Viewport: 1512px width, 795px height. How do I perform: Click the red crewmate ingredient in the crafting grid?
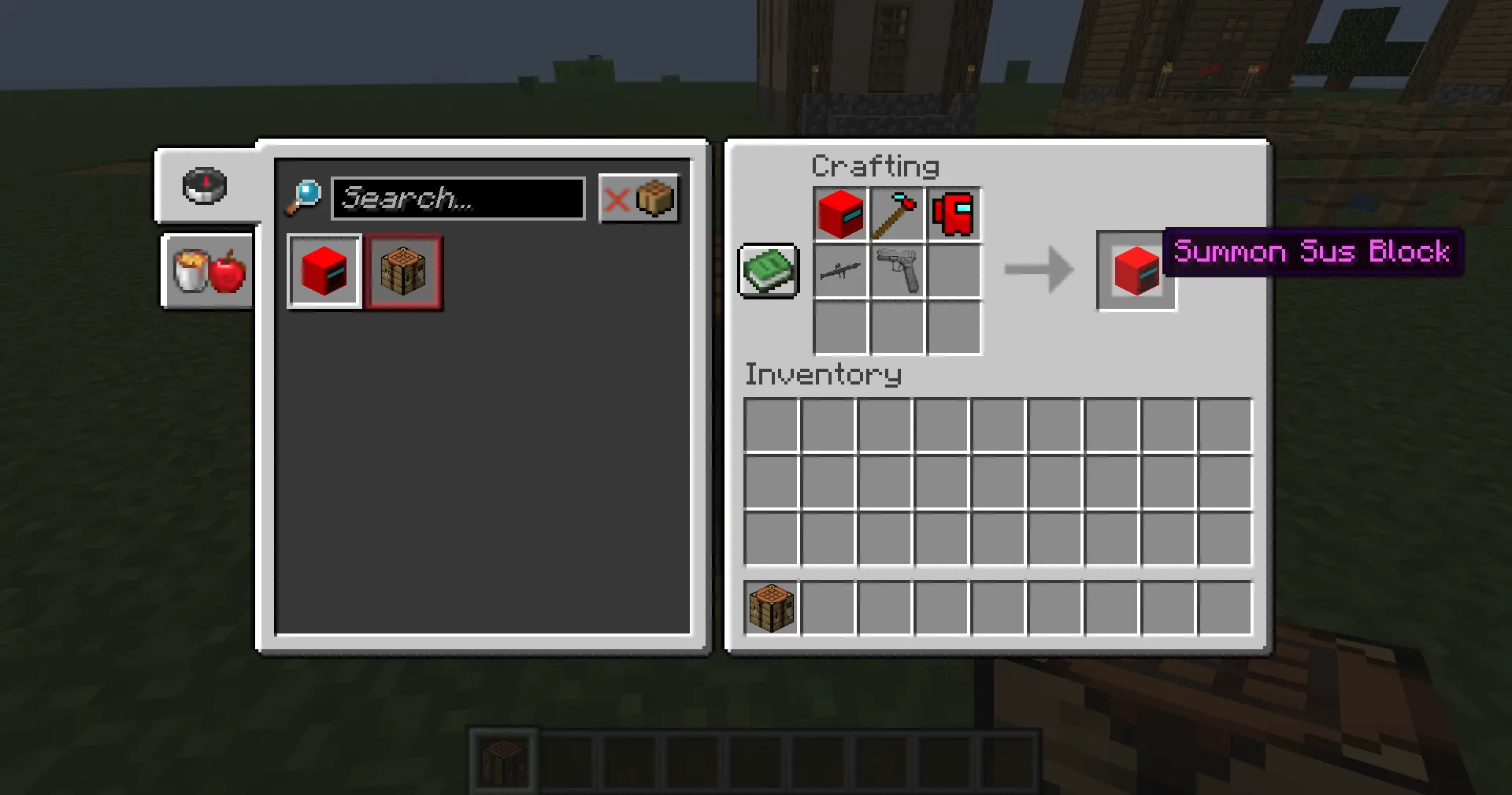pyautogui.click(x=954, y=213)
